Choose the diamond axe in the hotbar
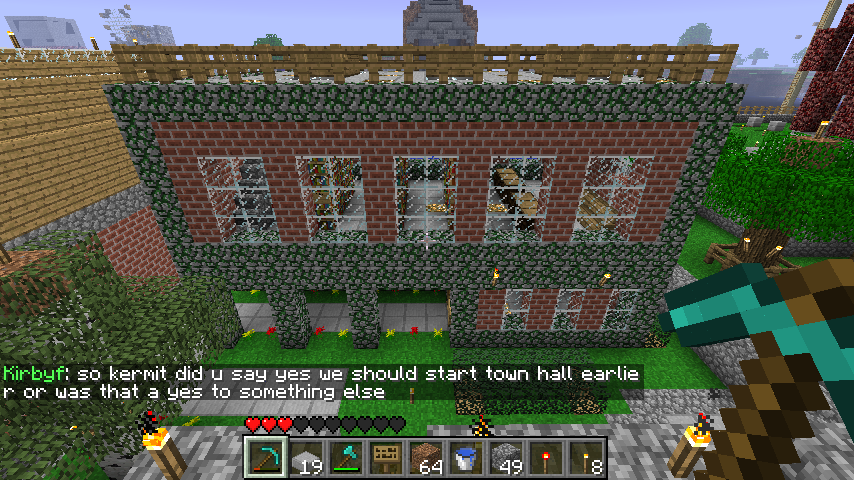Screen dimensions: 854x480 coord(346,458)
